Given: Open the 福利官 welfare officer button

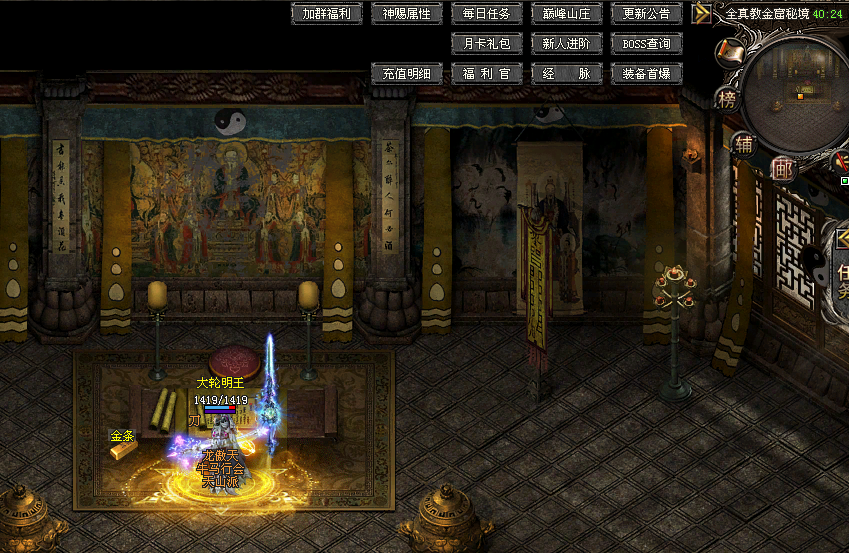Looking at the screenshot, I should tap(487, 73).
